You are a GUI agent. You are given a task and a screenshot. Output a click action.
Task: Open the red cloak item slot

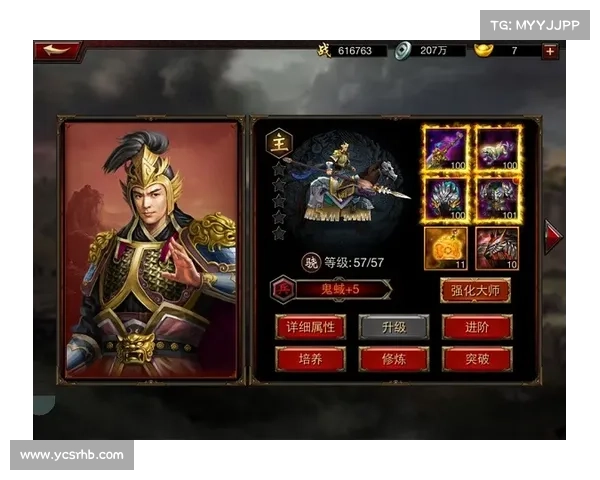coord(497,248)
